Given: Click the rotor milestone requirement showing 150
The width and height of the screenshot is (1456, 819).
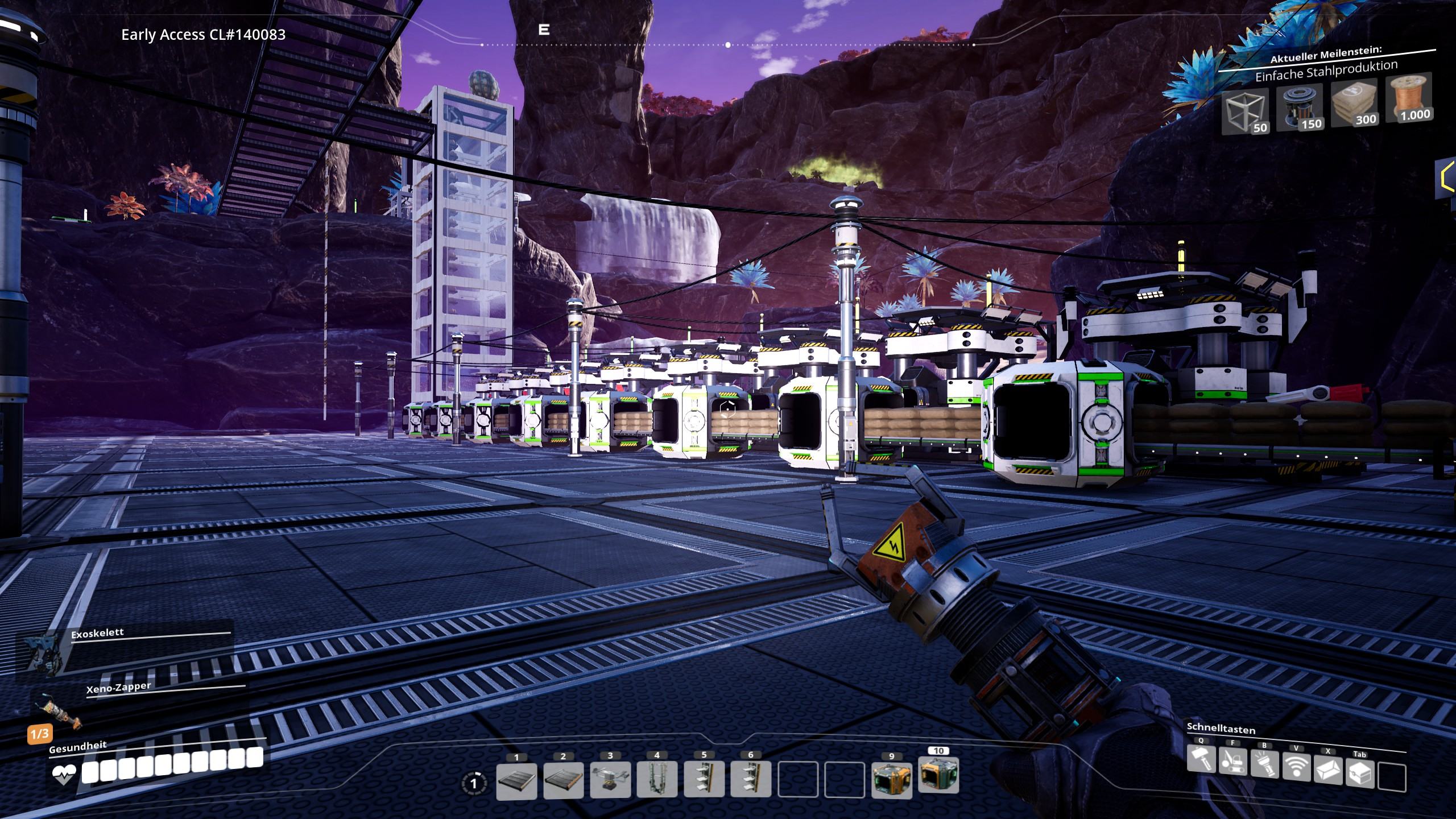Looking at the screenshot, I should click(1299, 108).
